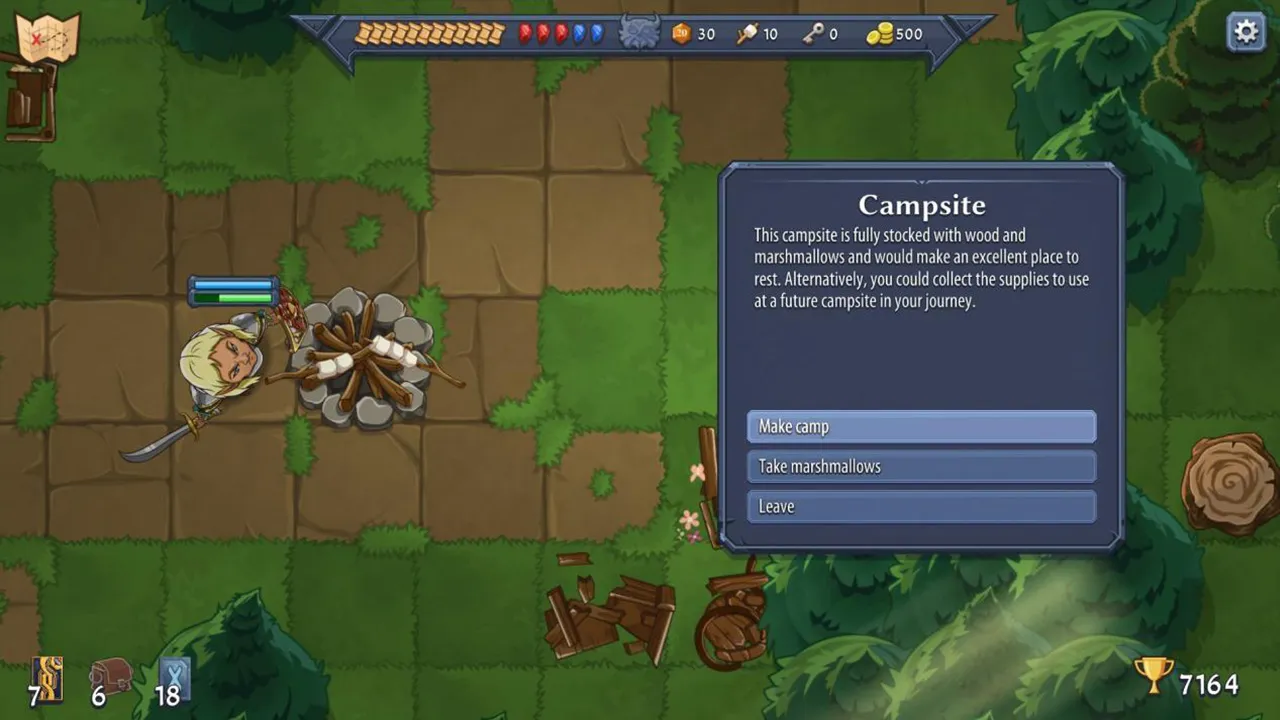Choose the Make camp option
The width and height of the screenshot is (1280, 720).
[x=921, y=427]
